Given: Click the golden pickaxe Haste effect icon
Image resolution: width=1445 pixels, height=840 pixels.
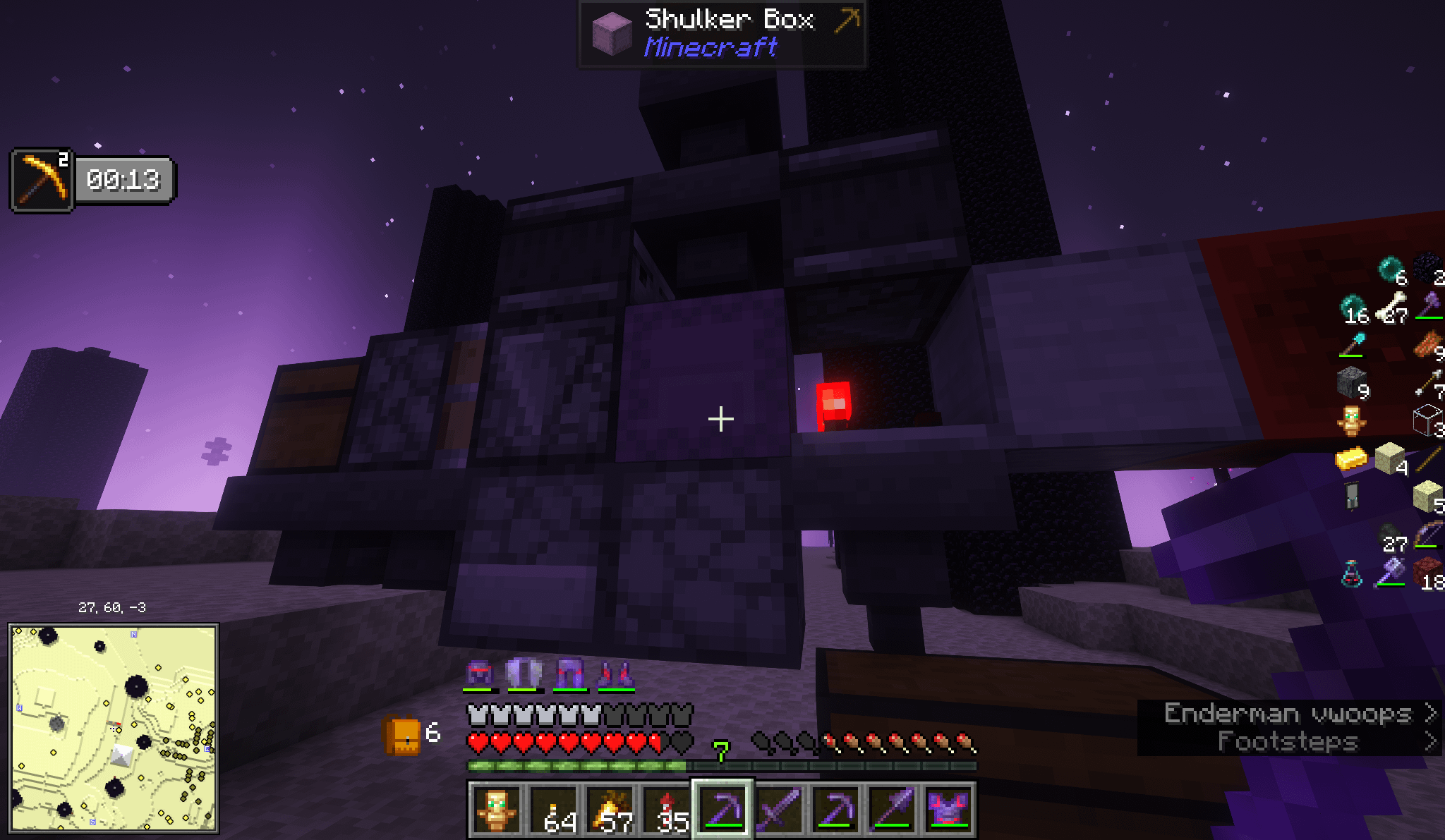Looking at the screenshot, I should tap(42, 180).
